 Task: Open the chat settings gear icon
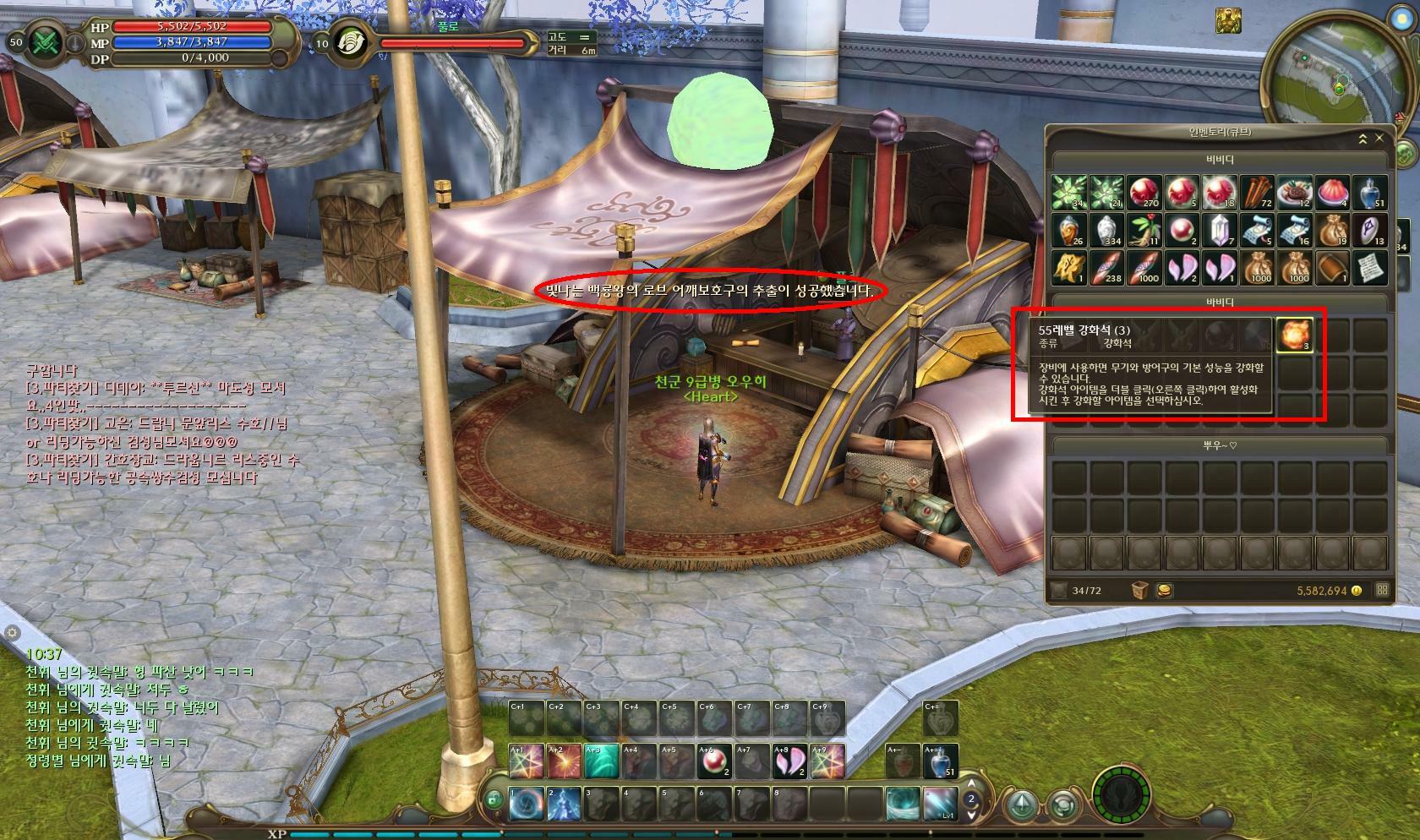[11, 632]
